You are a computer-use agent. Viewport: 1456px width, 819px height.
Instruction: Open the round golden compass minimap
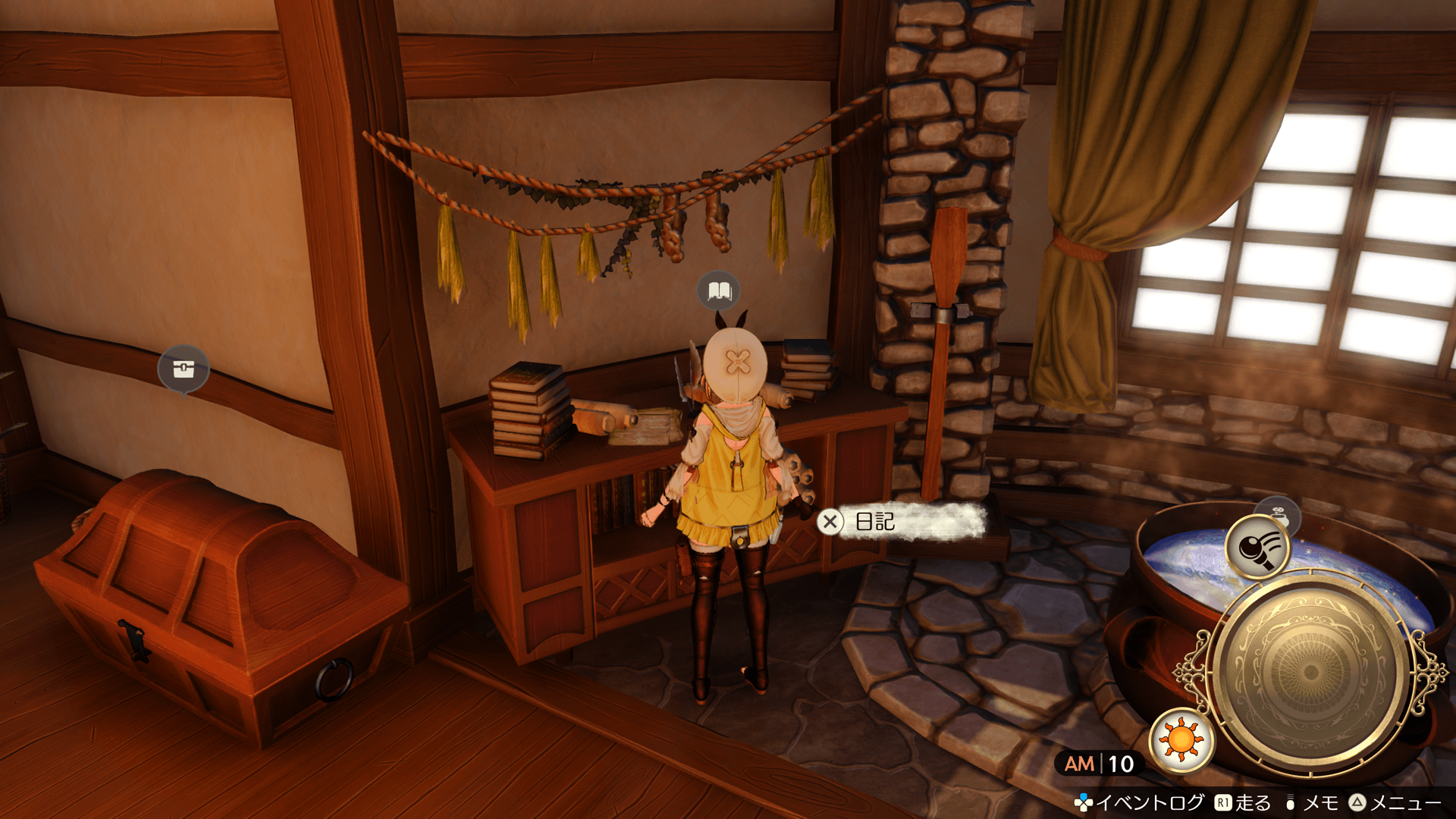1310,673
